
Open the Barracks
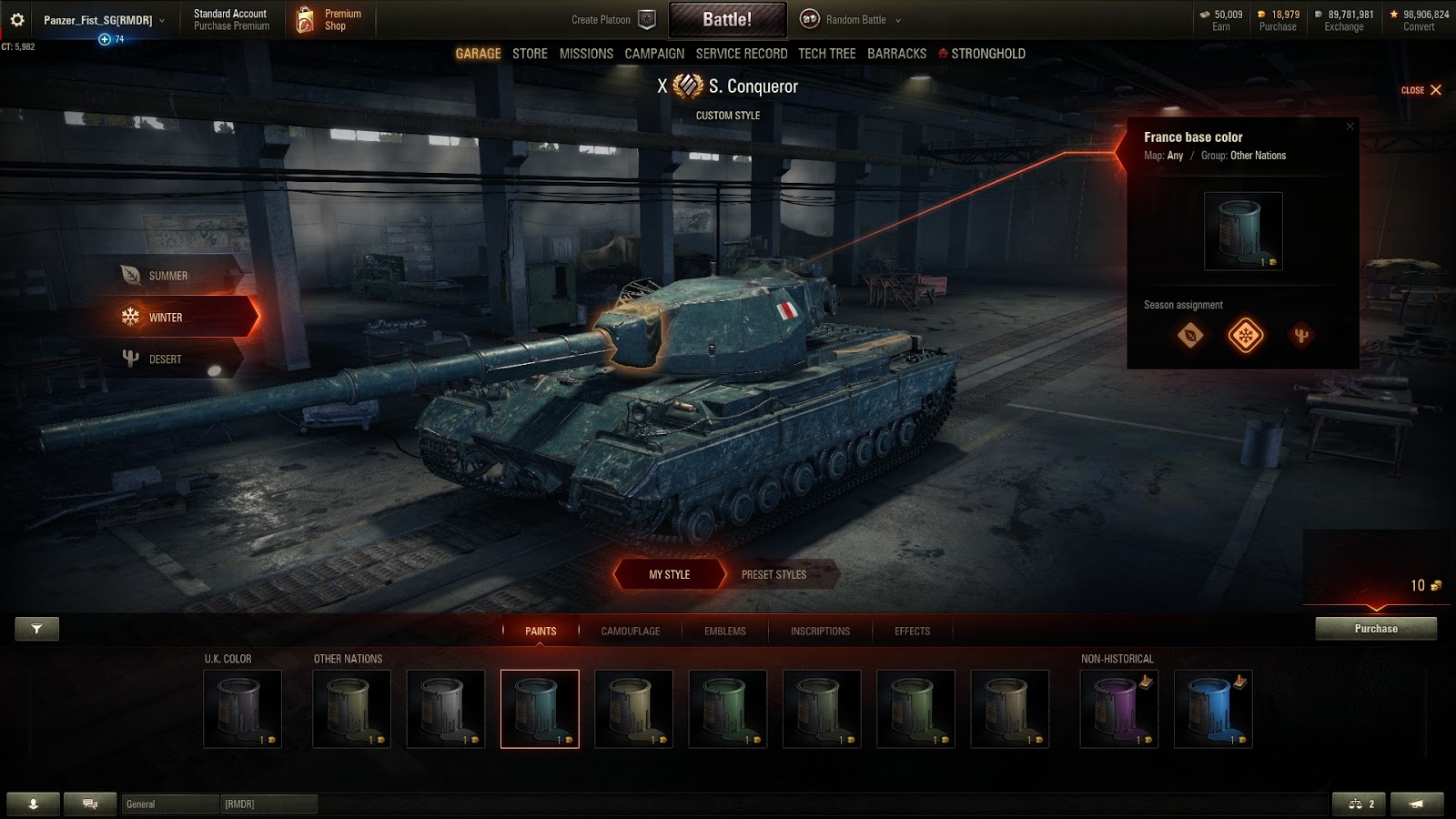[896, 54]
